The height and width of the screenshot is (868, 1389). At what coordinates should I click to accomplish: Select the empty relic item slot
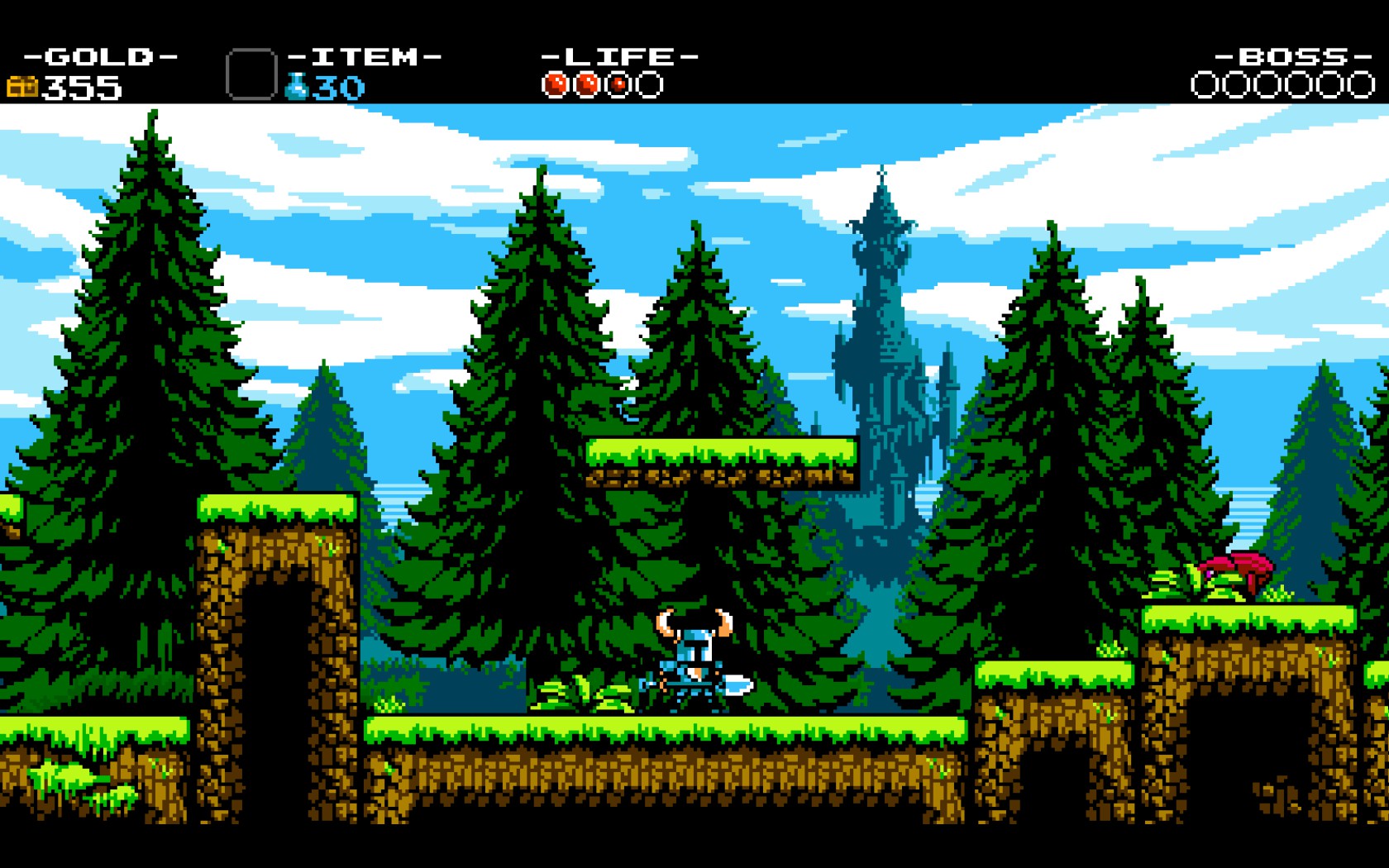tap(251, 74)
